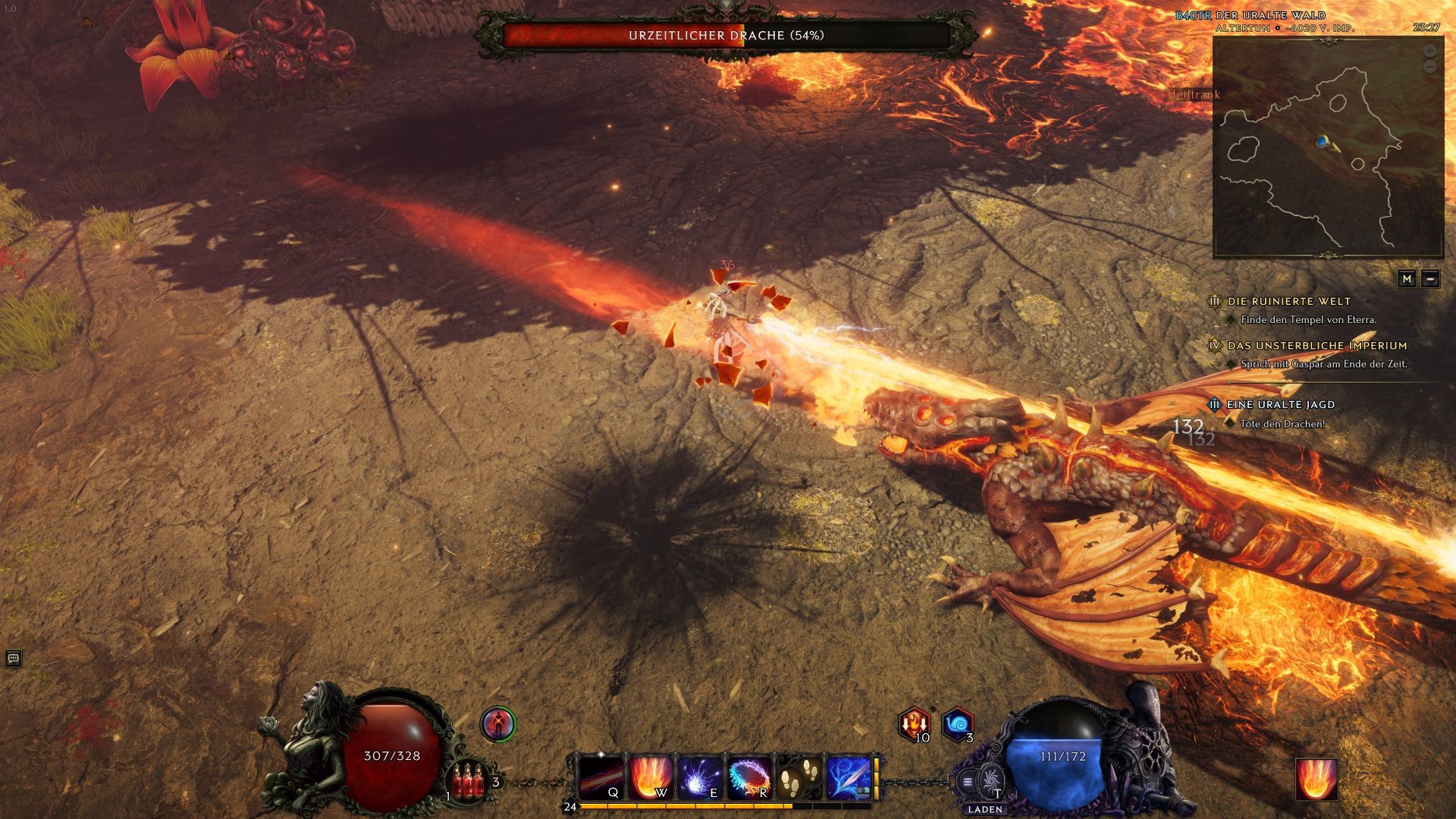This screenshot has width=1456, height=819.
Task: Inspect the blue snail slow debuff icon
Action: pos(957,723)
